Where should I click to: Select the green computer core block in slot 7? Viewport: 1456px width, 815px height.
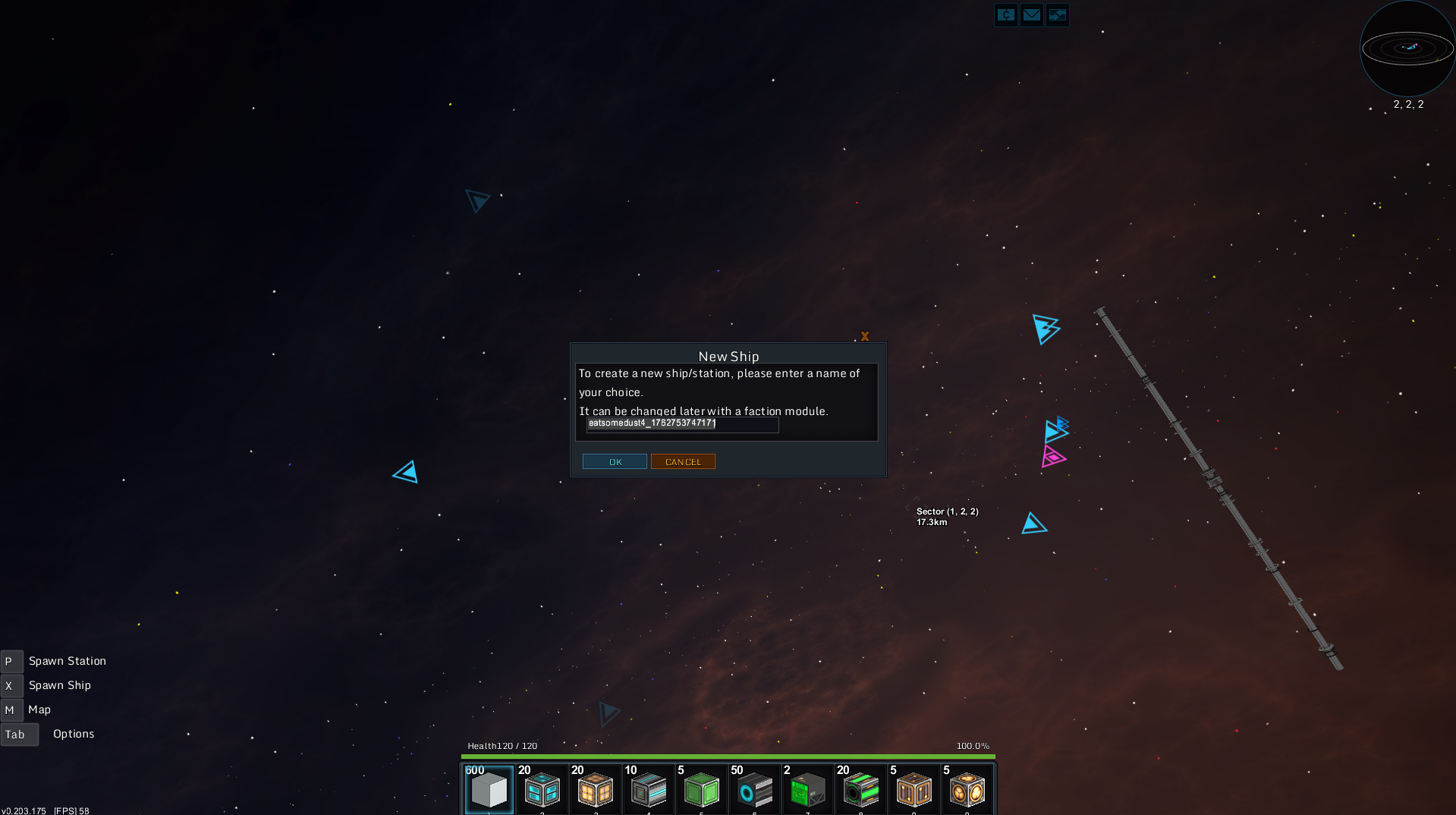point(807,790)
